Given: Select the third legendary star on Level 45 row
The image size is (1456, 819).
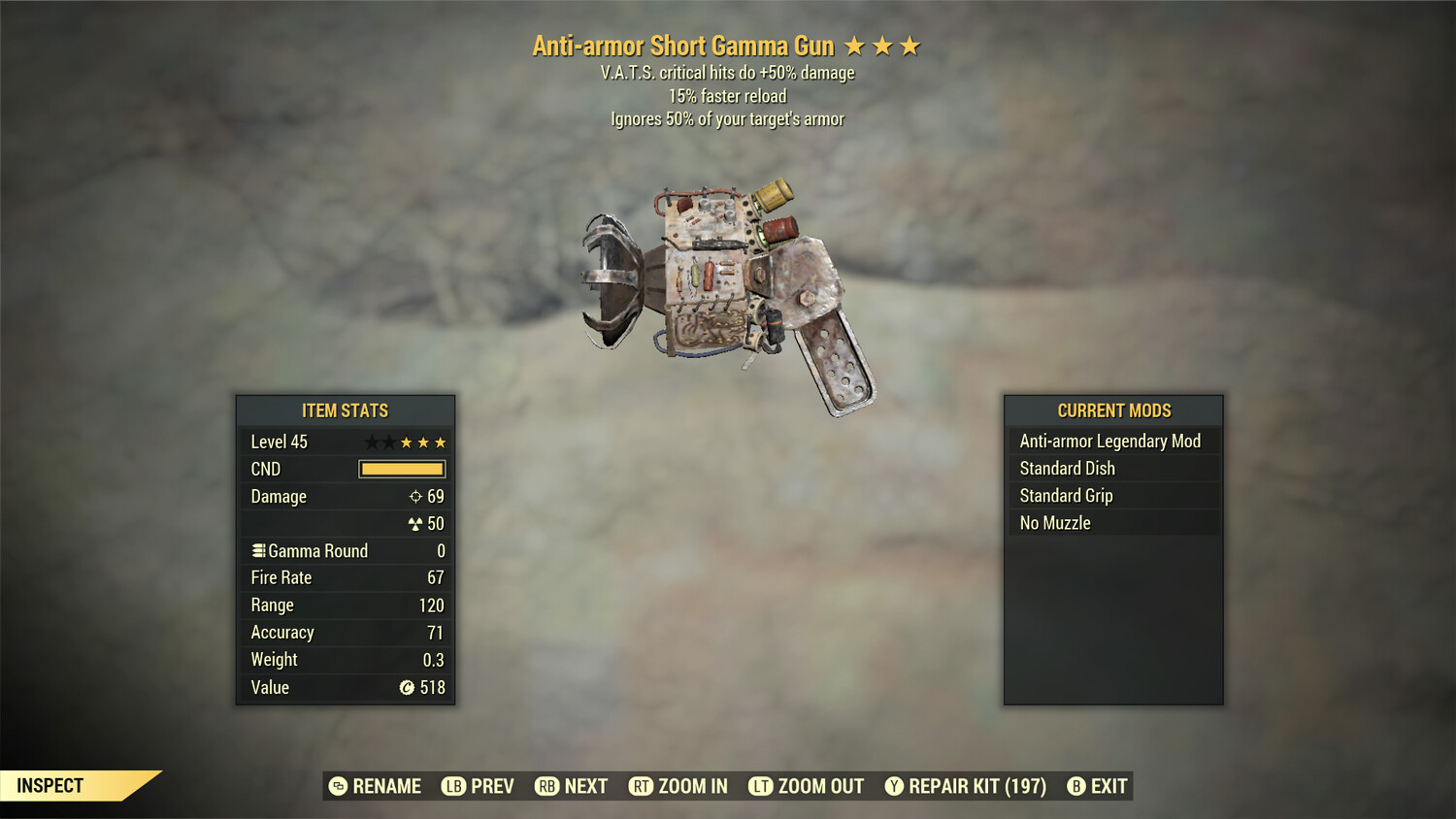Looking at the screenshot, I should (439, 442).
